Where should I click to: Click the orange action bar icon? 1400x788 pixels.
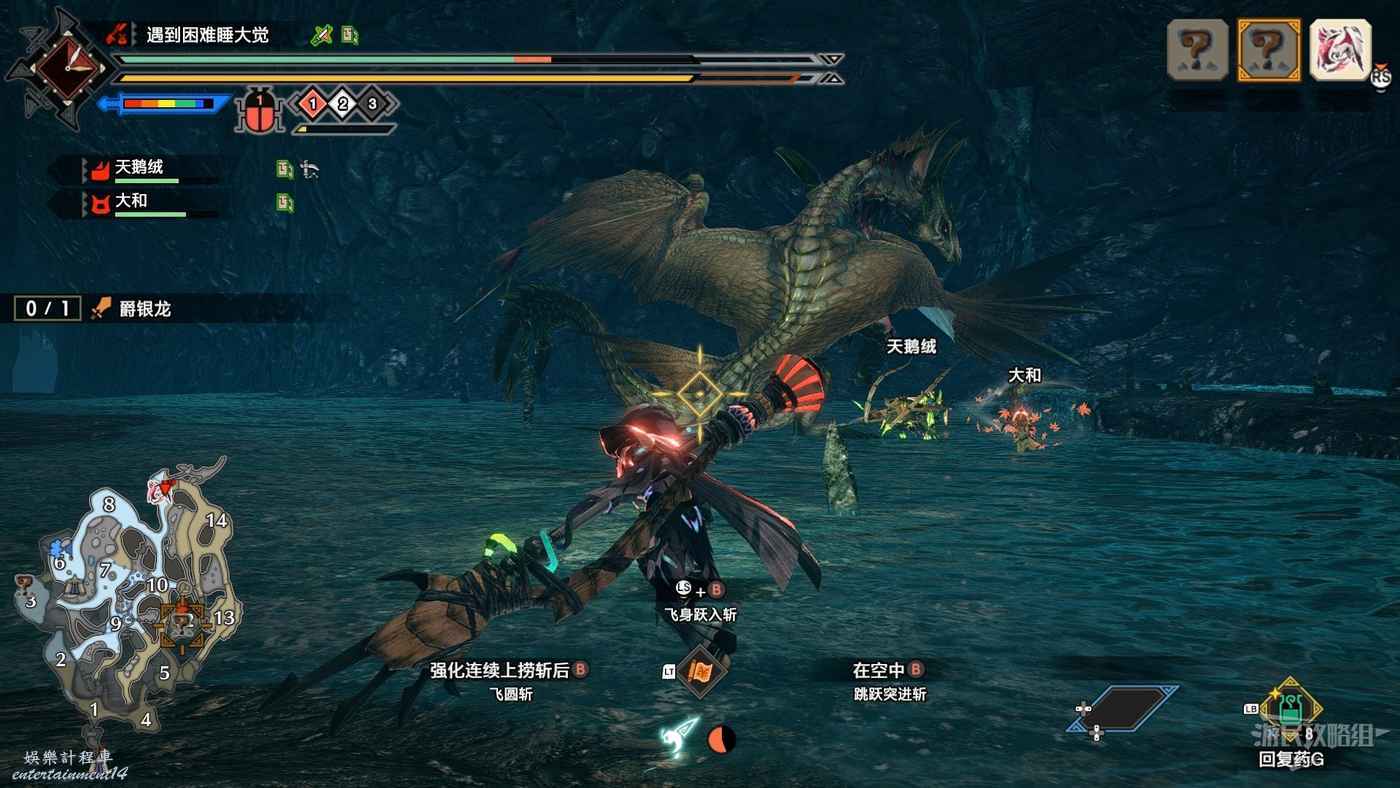pos(701,674)
